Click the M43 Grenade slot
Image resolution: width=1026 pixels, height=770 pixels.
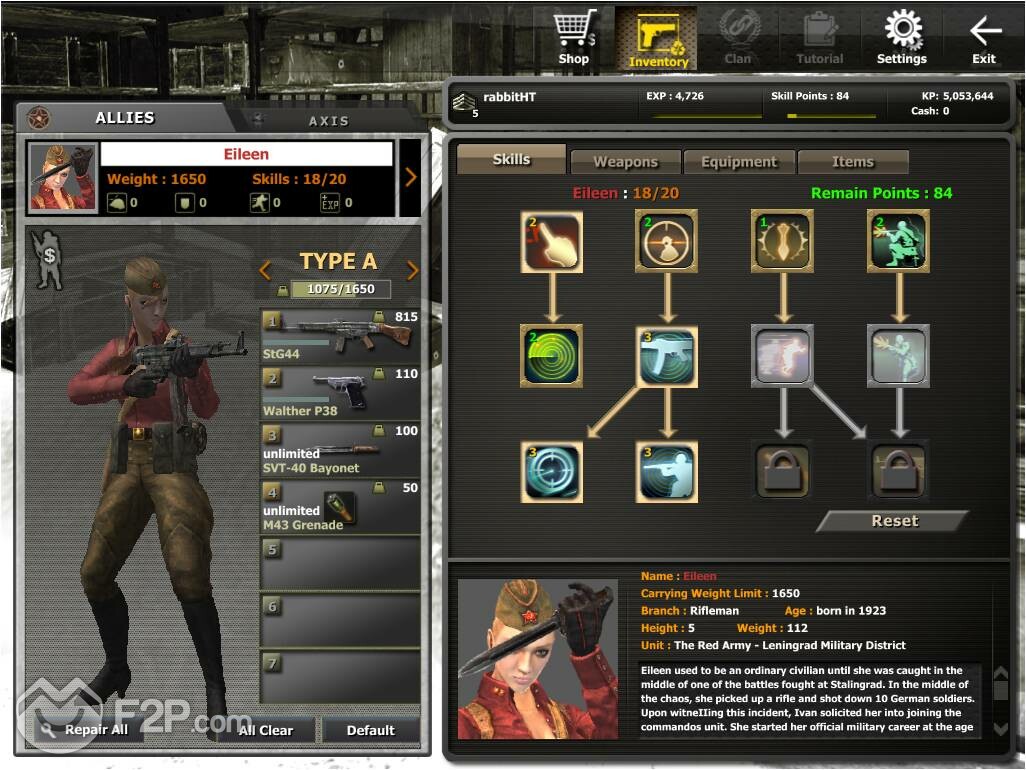(x=340, y=507)
